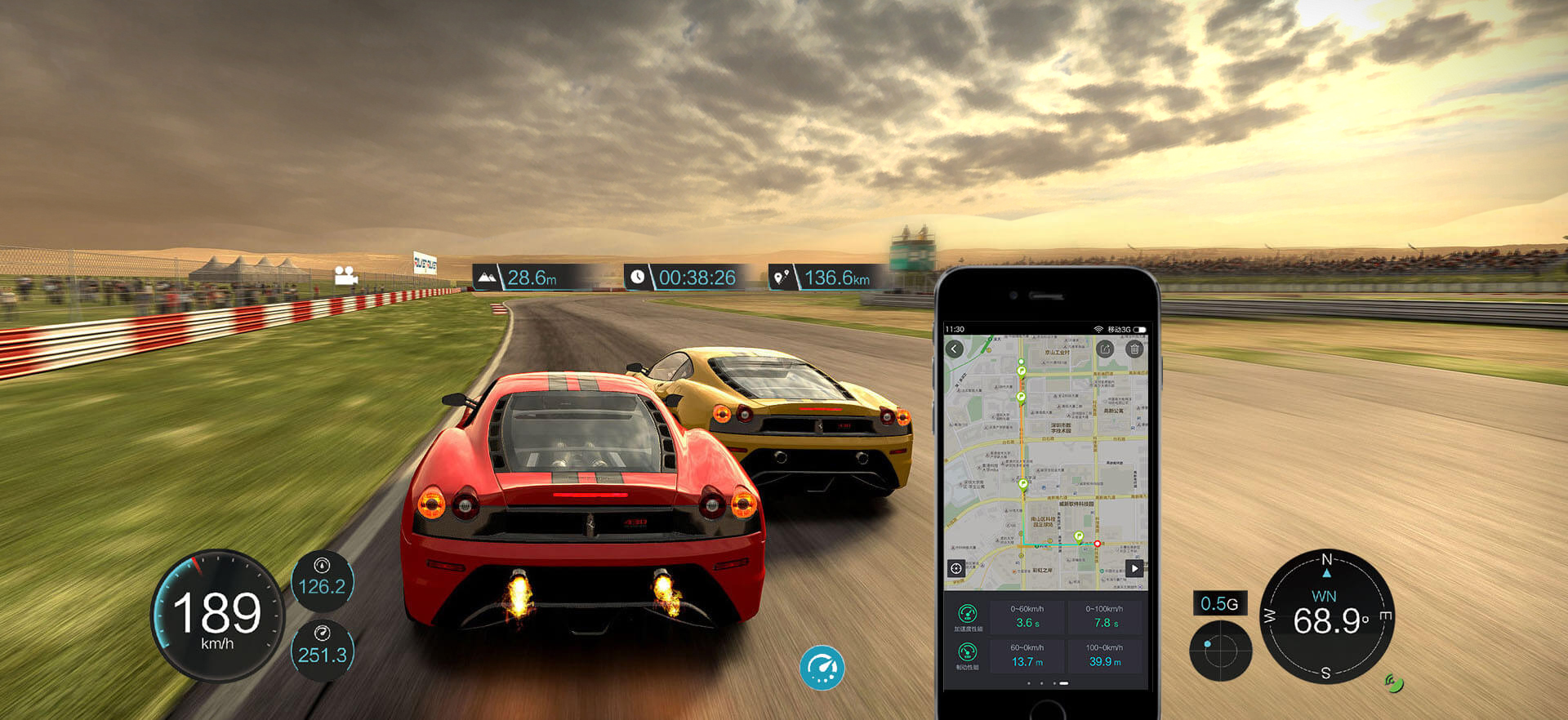Screen dimensions: 1568x720
Task: Recenter the map with the crosshair button
Action: (956, 568)
